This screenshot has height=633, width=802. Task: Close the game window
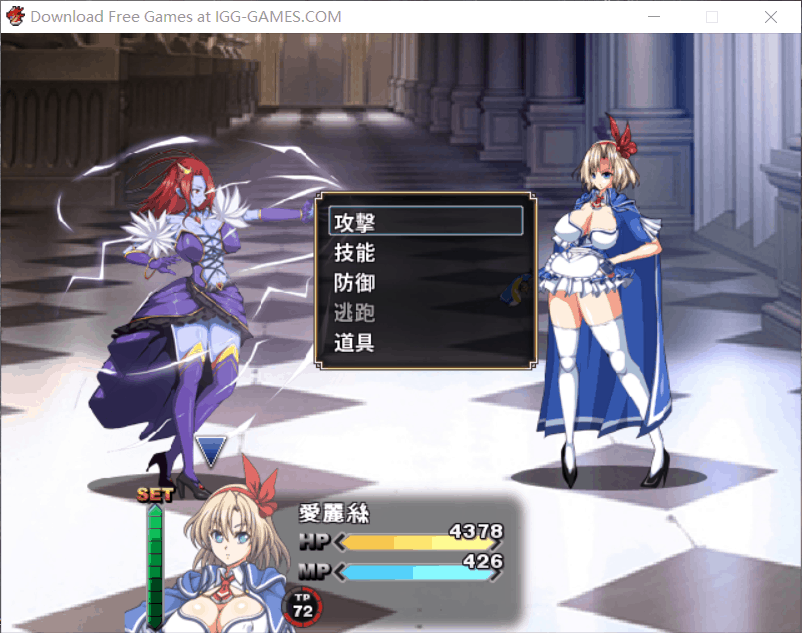(770, 17)
